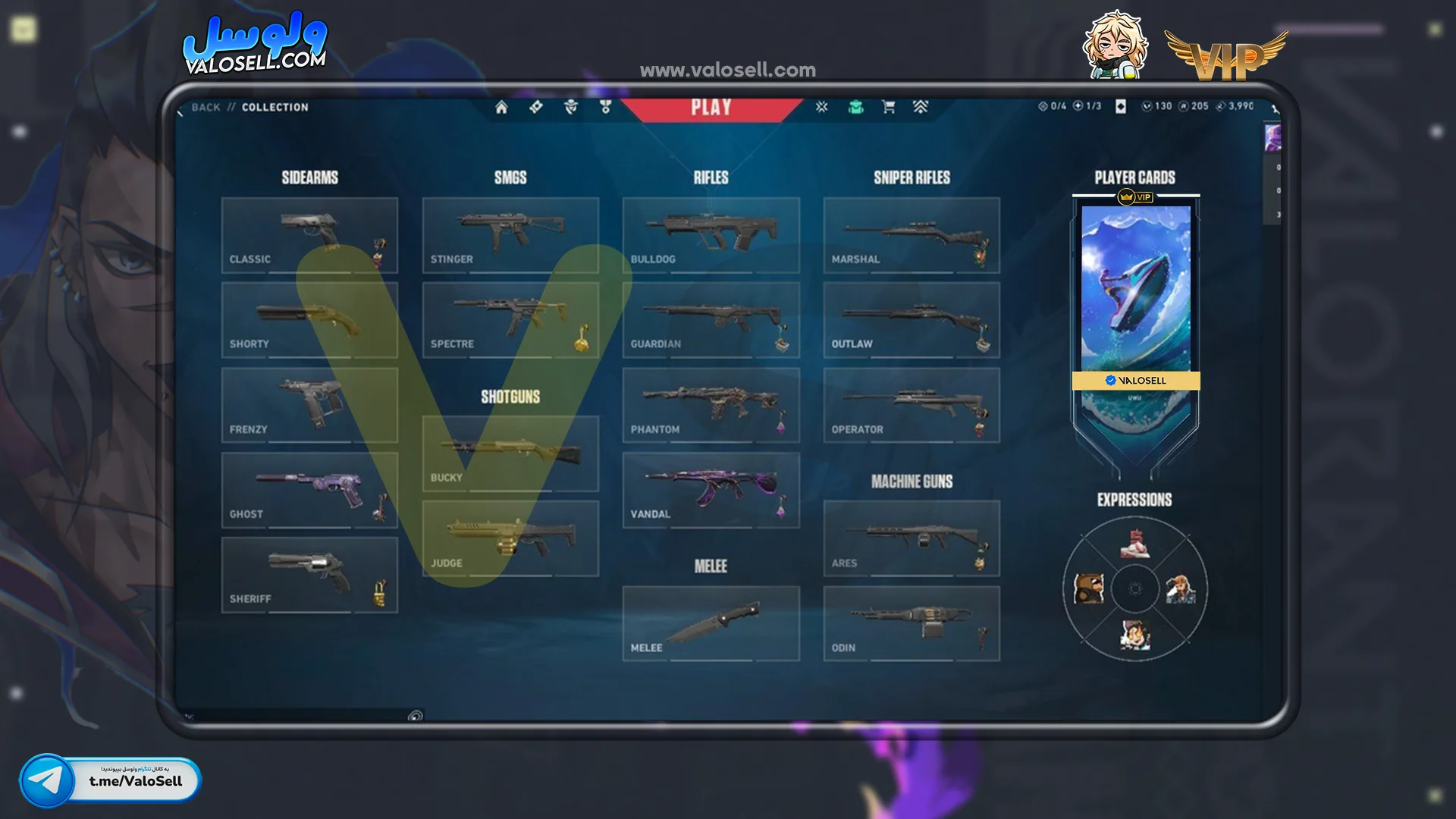1456x819 pixels.
Task: Open the Expressions spray wheel
Action: pos(1135,589)
